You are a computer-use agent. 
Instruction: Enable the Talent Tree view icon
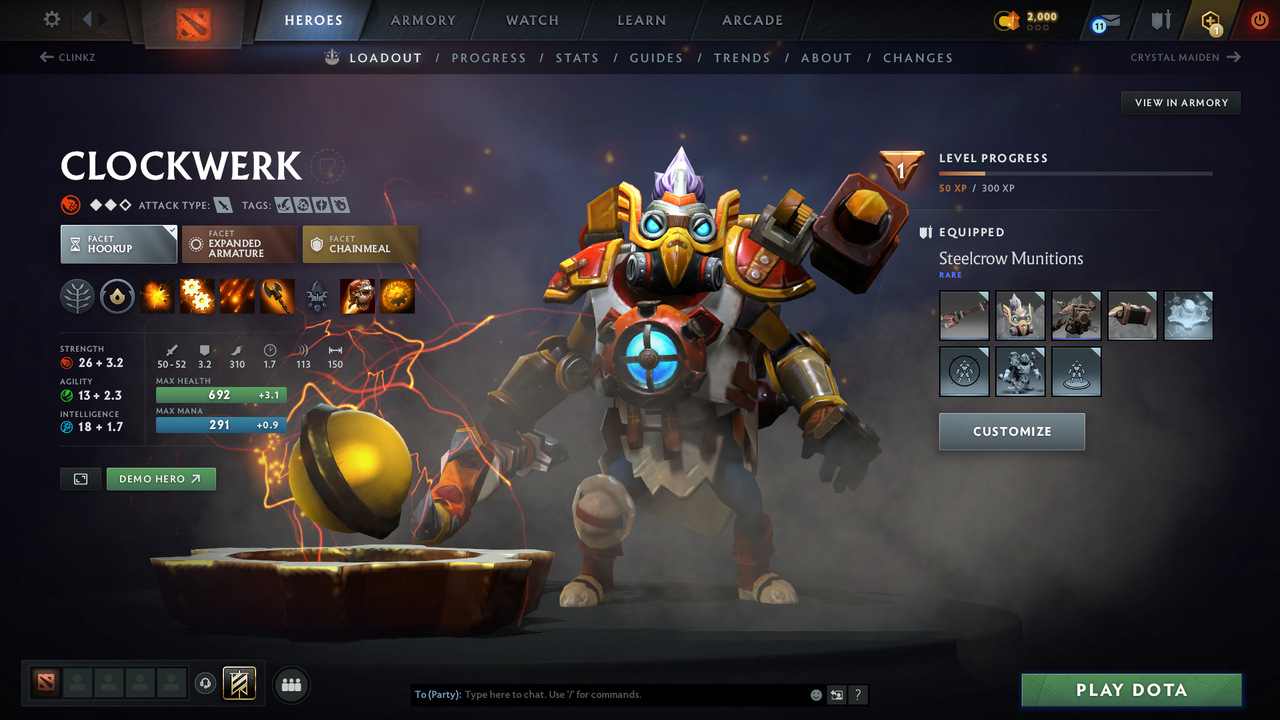78,296
